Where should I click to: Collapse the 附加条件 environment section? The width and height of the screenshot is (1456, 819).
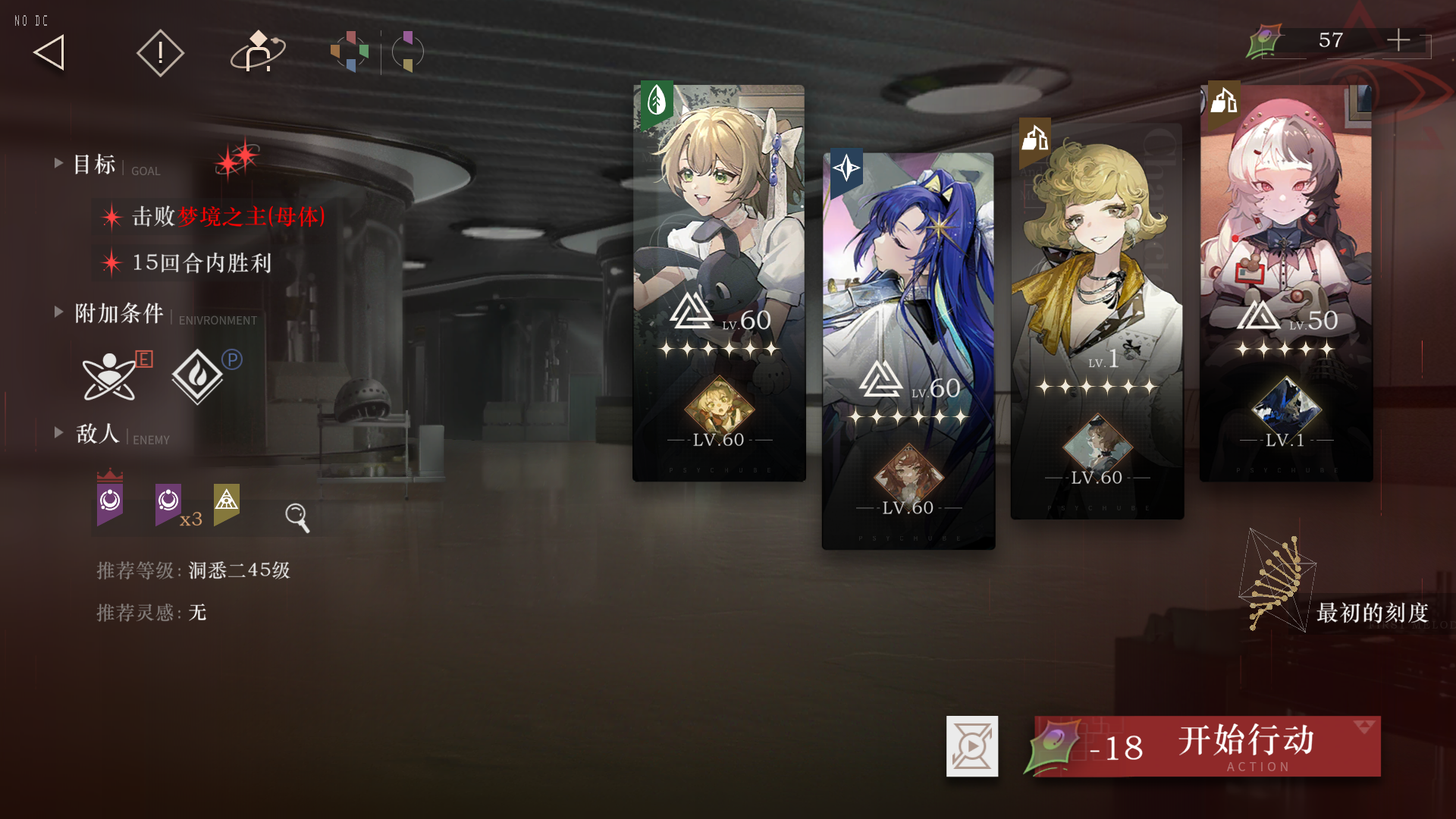click(58, 312)
